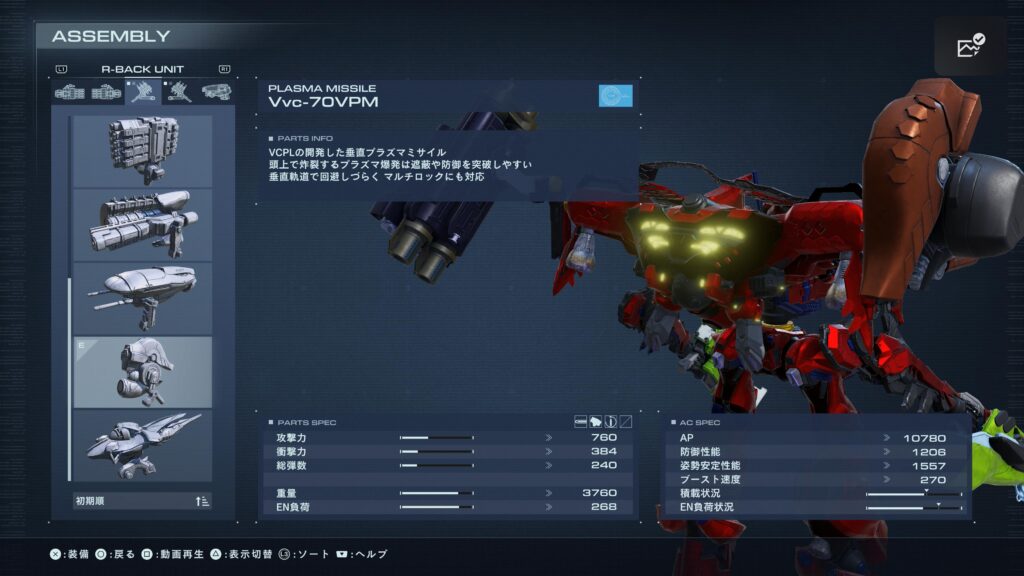Select the equipped Vvc-70VPM plasma missile part
The width and height of the screenshot is (1024, 576).
143,372
